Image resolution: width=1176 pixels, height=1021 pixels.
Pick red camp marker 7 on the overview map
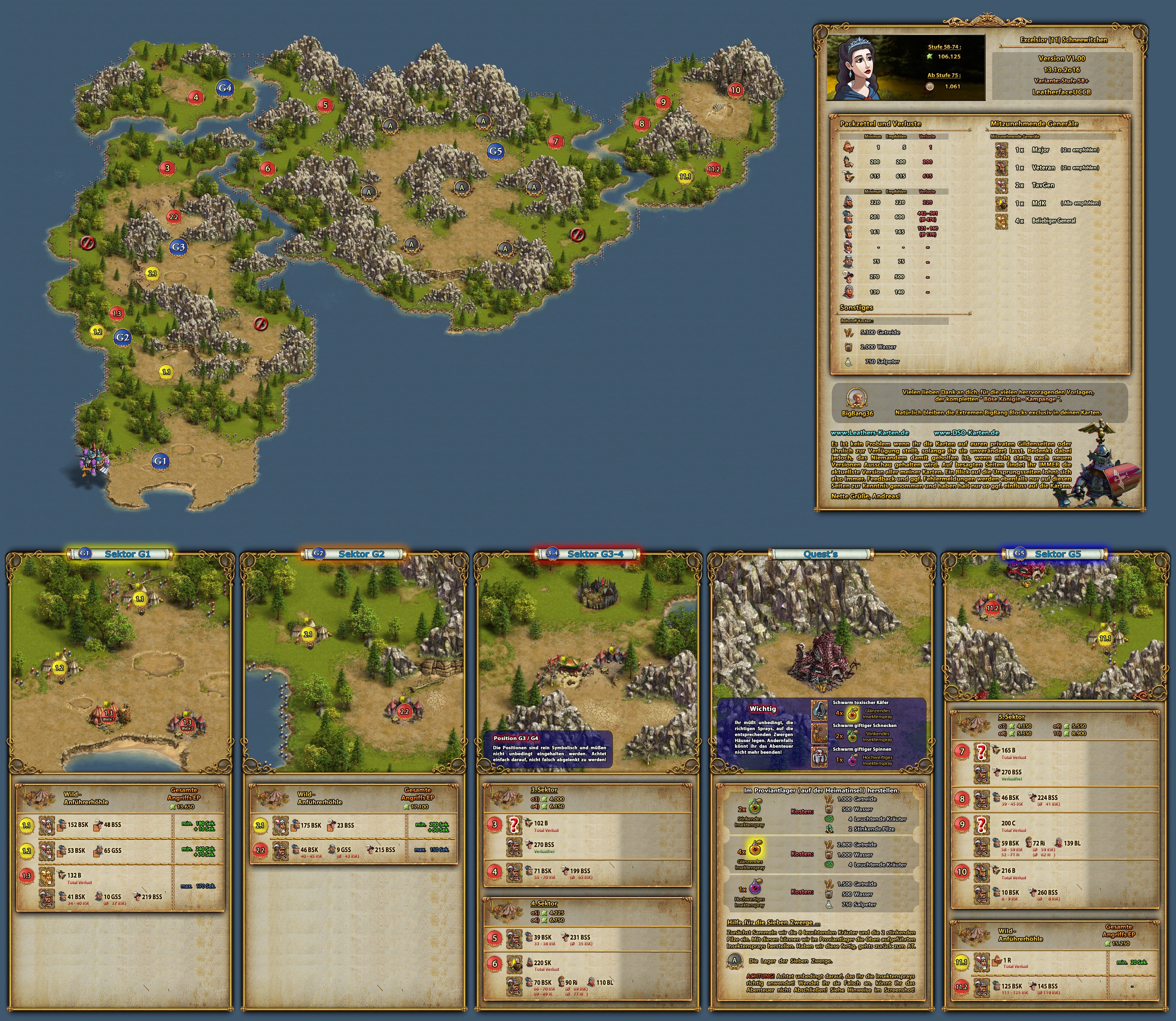point(555,141)
